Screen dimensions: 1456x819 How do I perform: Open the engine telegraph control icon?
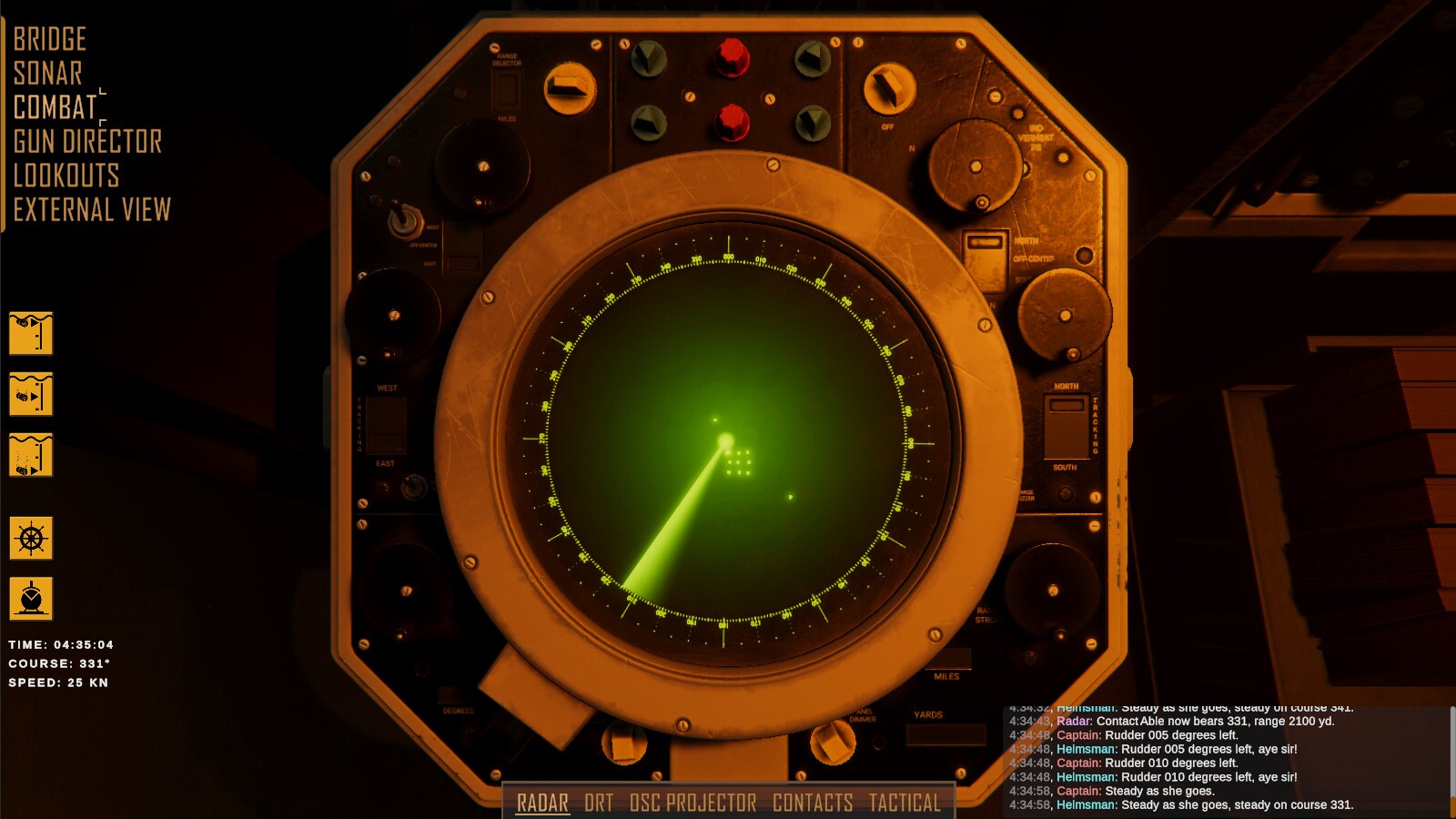pyautogui.click(x=32, y=599)
